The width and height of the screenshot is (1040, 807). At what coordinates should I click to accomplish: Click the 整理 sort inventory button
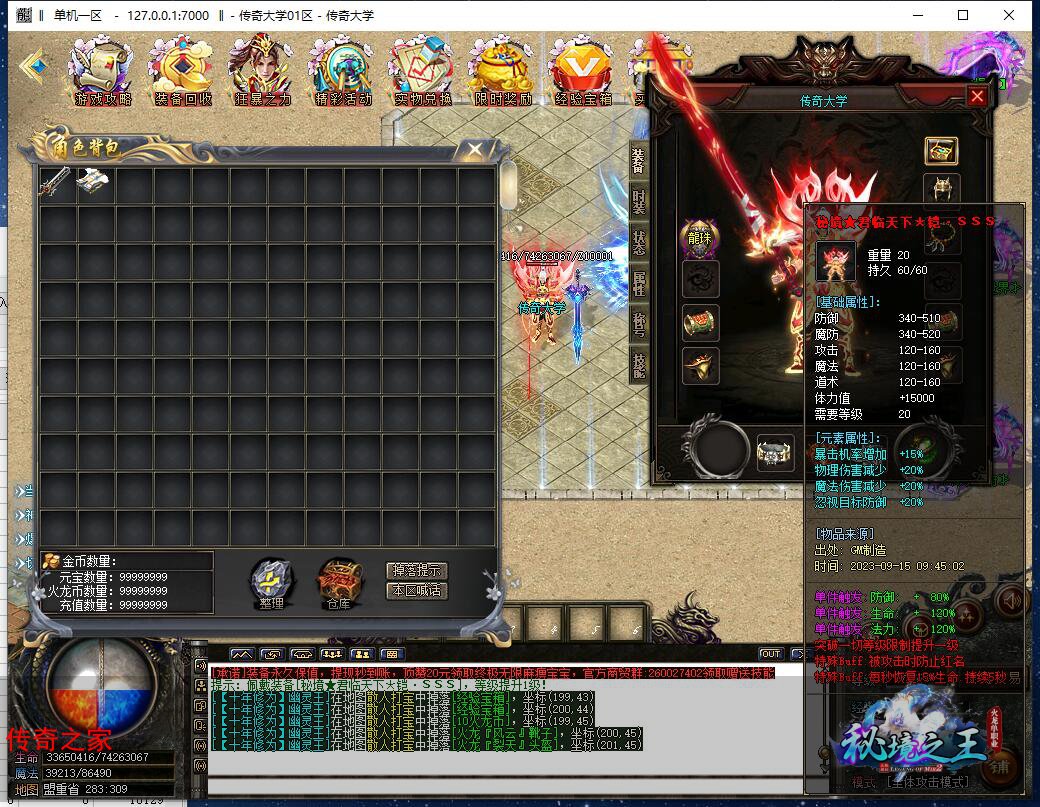click(270, 582)
